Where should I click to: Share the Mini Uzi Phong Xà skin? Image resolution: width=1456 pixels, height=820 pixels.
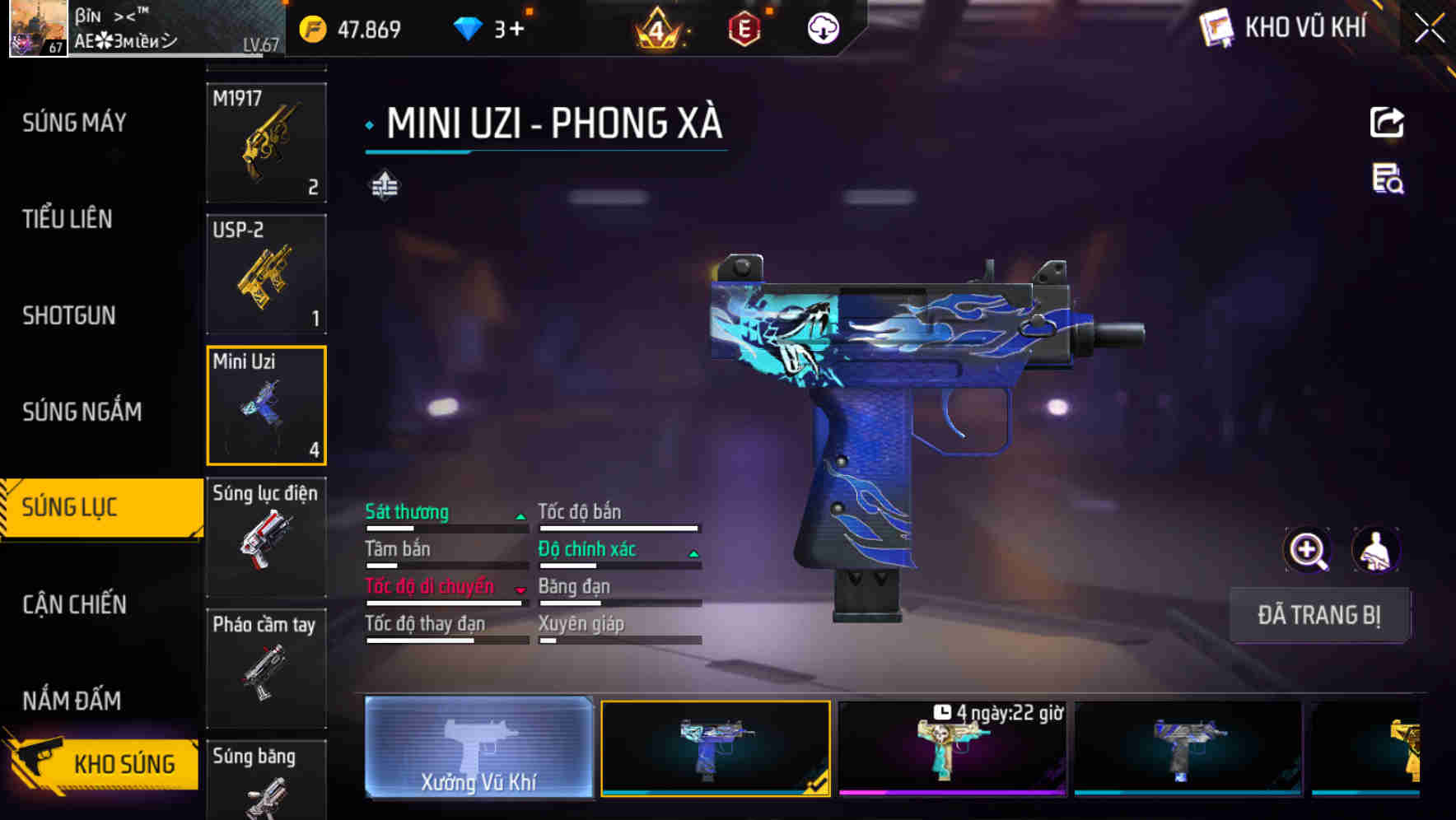pyautogui.click(x=1388, y=122)
